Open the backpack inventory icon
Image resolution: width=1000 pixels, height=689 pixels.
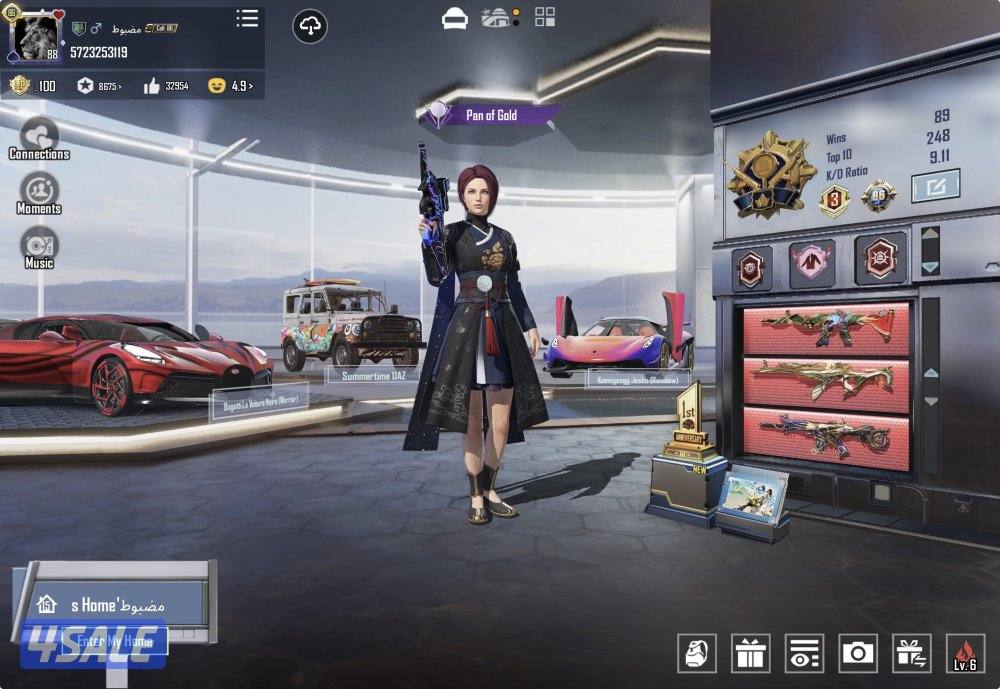click(x=696, y=653)
